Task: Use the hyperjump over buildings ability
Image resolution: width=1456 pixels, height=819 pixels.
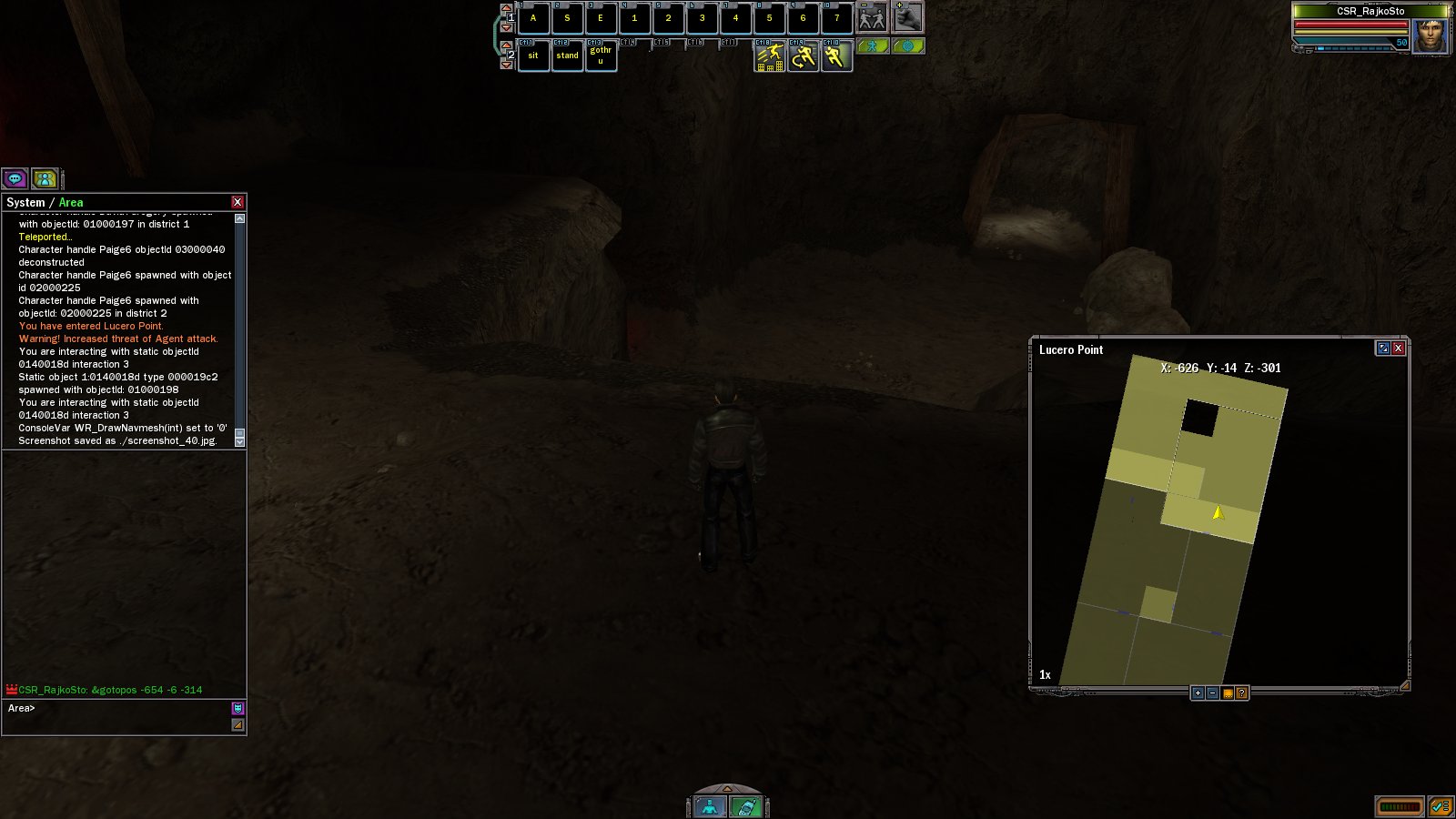Action: click(x=769, y=56)
